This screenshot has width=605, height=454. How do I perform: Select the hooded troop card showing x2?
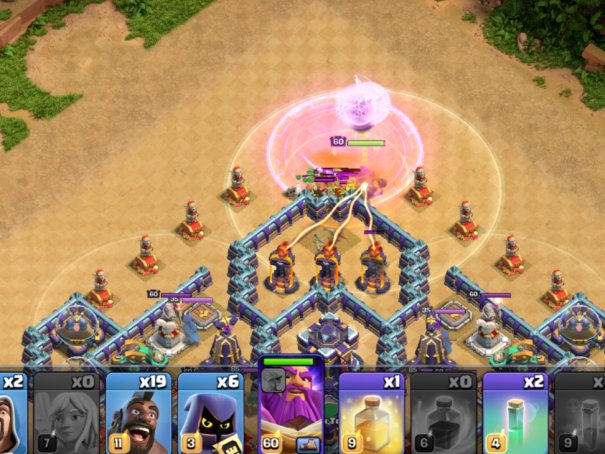click(14, 411)
